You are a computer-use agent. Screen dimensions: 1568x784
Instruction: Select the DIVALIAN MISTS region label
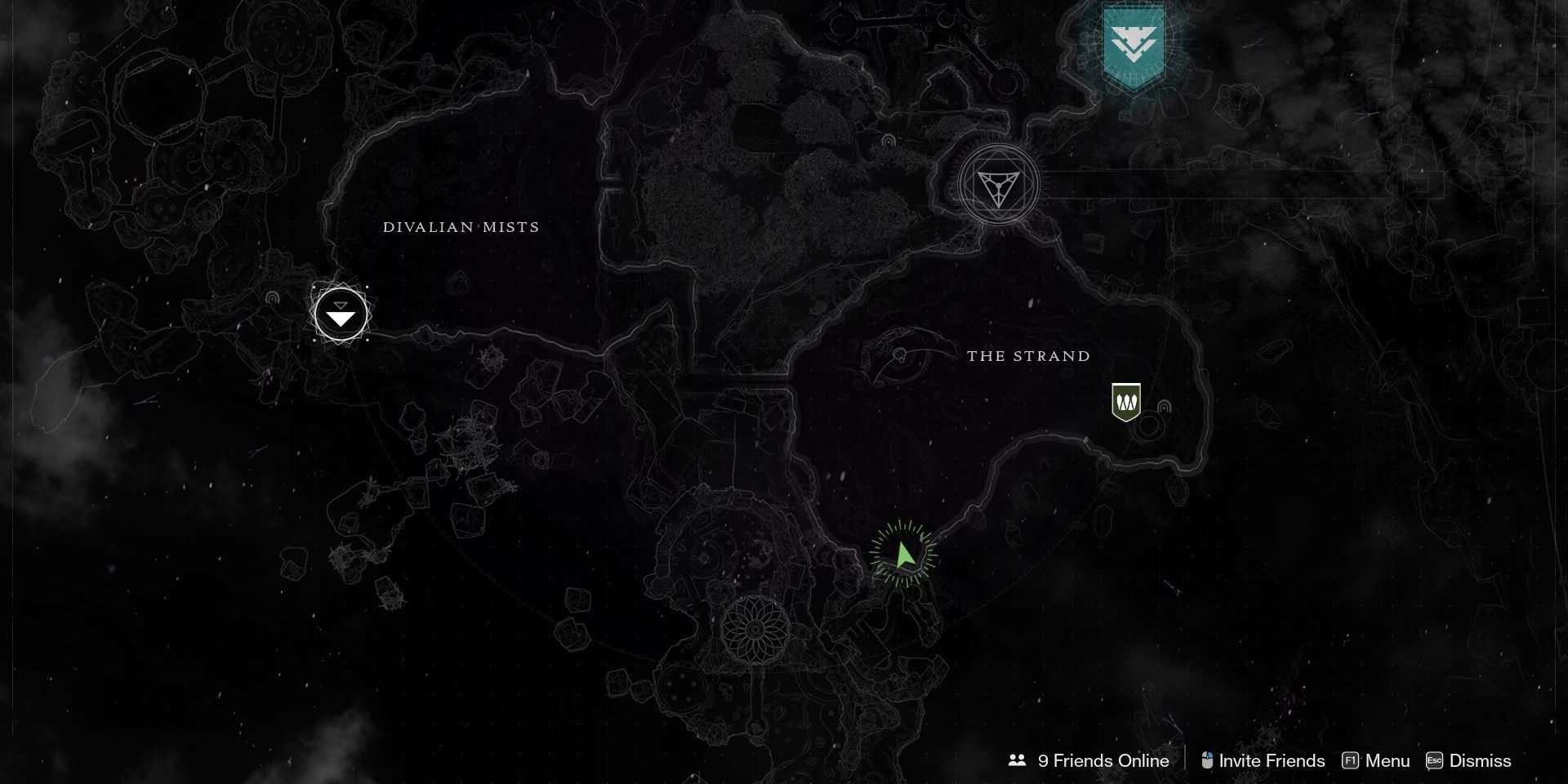pos(461,227)
